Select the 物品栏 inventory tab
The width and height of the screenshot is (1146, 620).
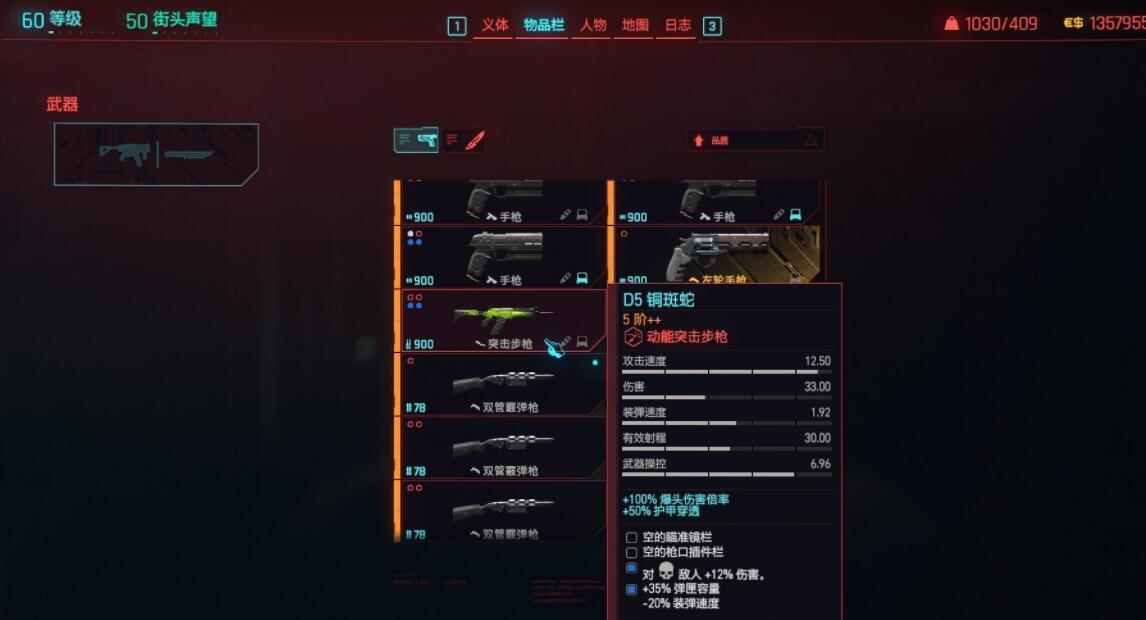click(x=543, y=25)
